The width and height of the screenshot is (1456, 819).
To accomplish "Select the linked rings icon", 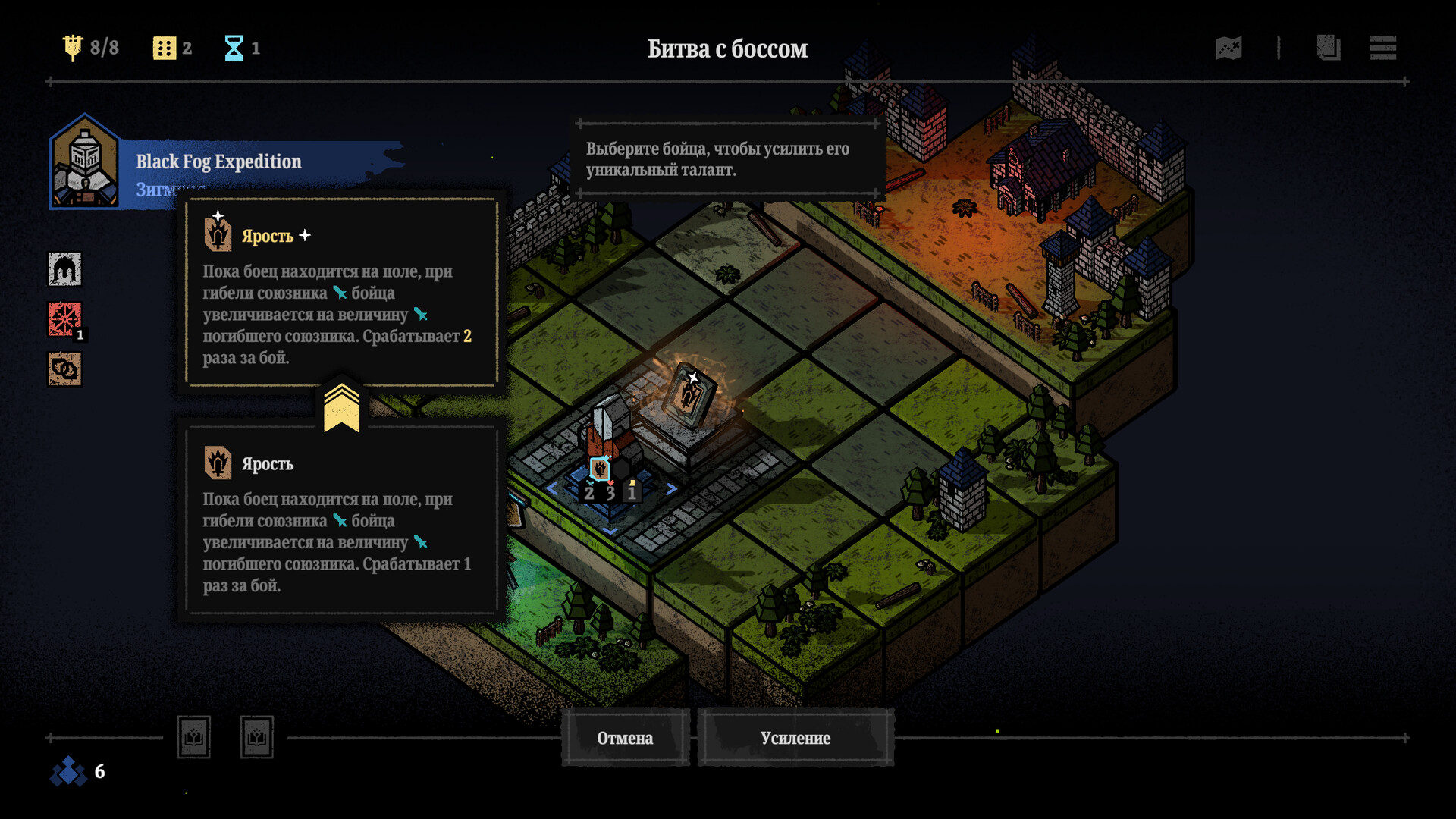I will 65,370.
